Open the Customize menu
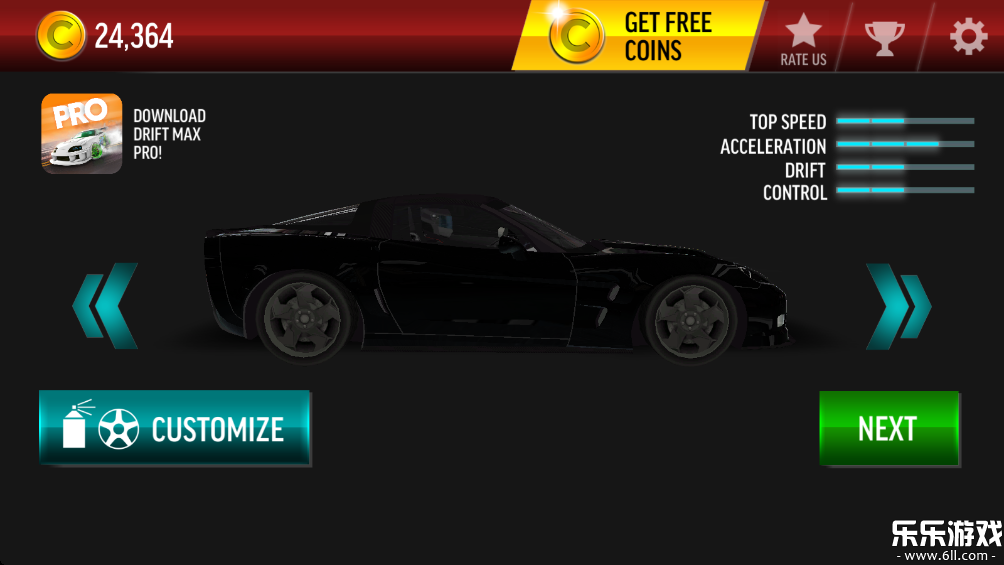1004x565 pixels. (x=175, y=428)
